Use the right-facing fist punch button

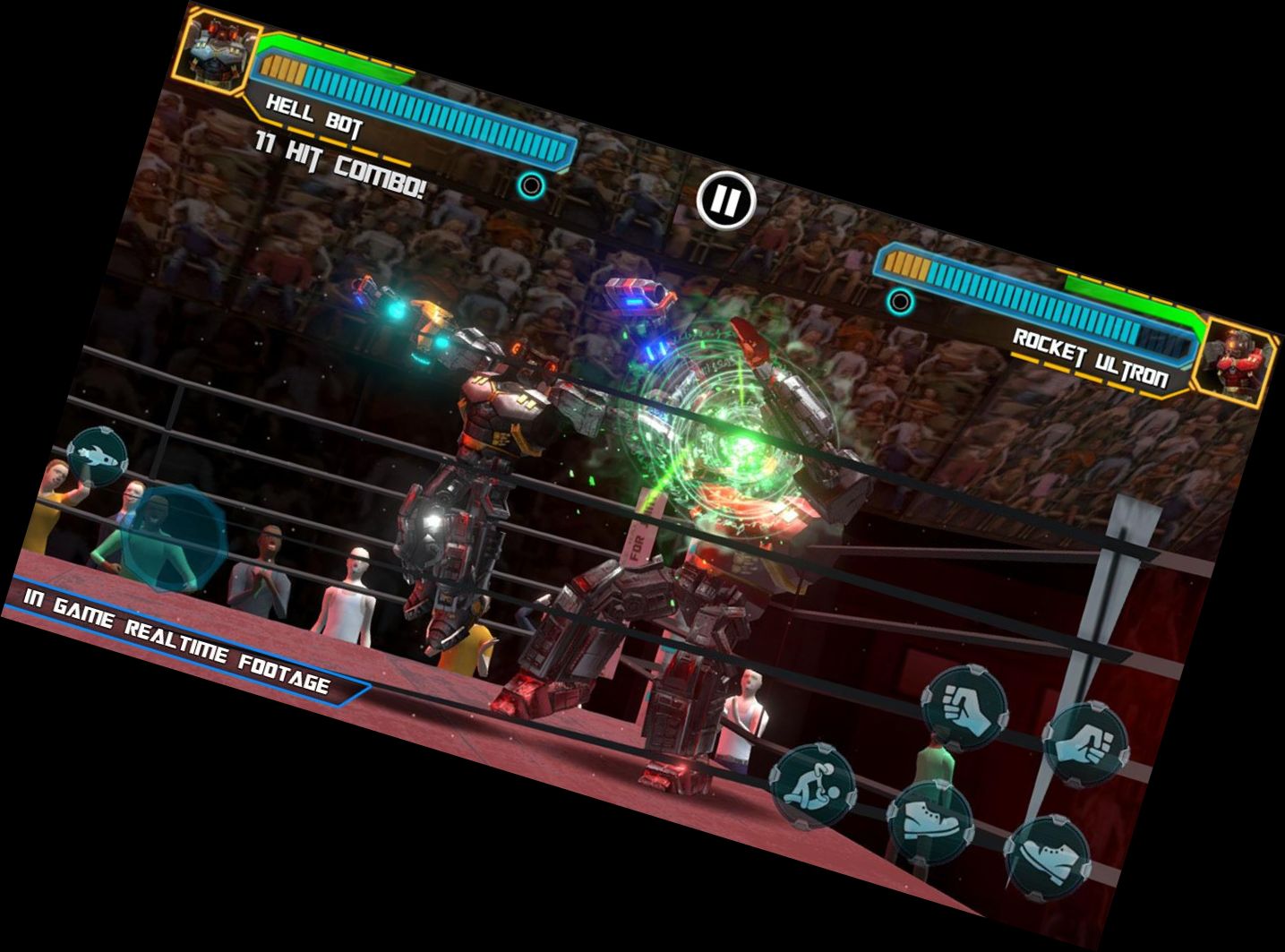pos(1087,746)
